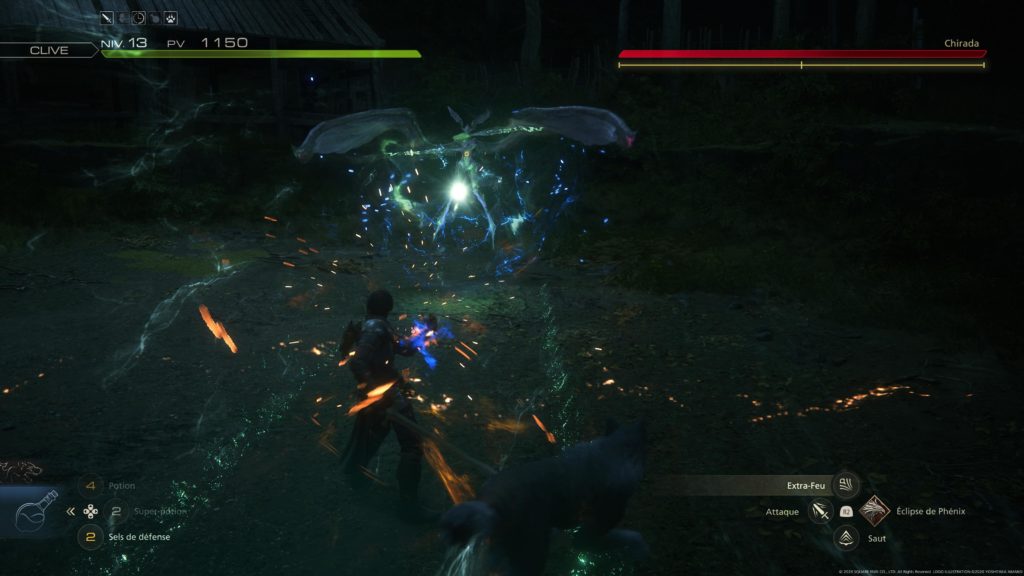This screenshot has height=576, width=1024.
Task: Click the sword status icon above Clive's level
Action: click(107, 17)
